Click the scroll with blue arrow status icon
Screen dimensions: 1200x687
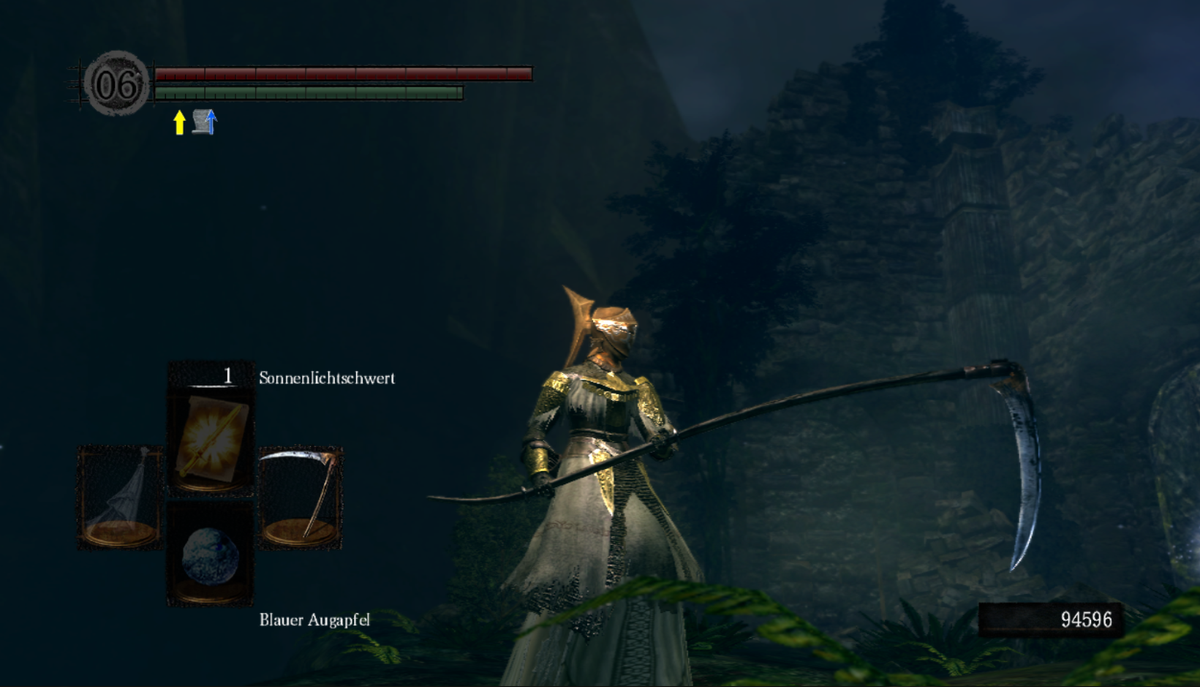[x=205, y=122]
